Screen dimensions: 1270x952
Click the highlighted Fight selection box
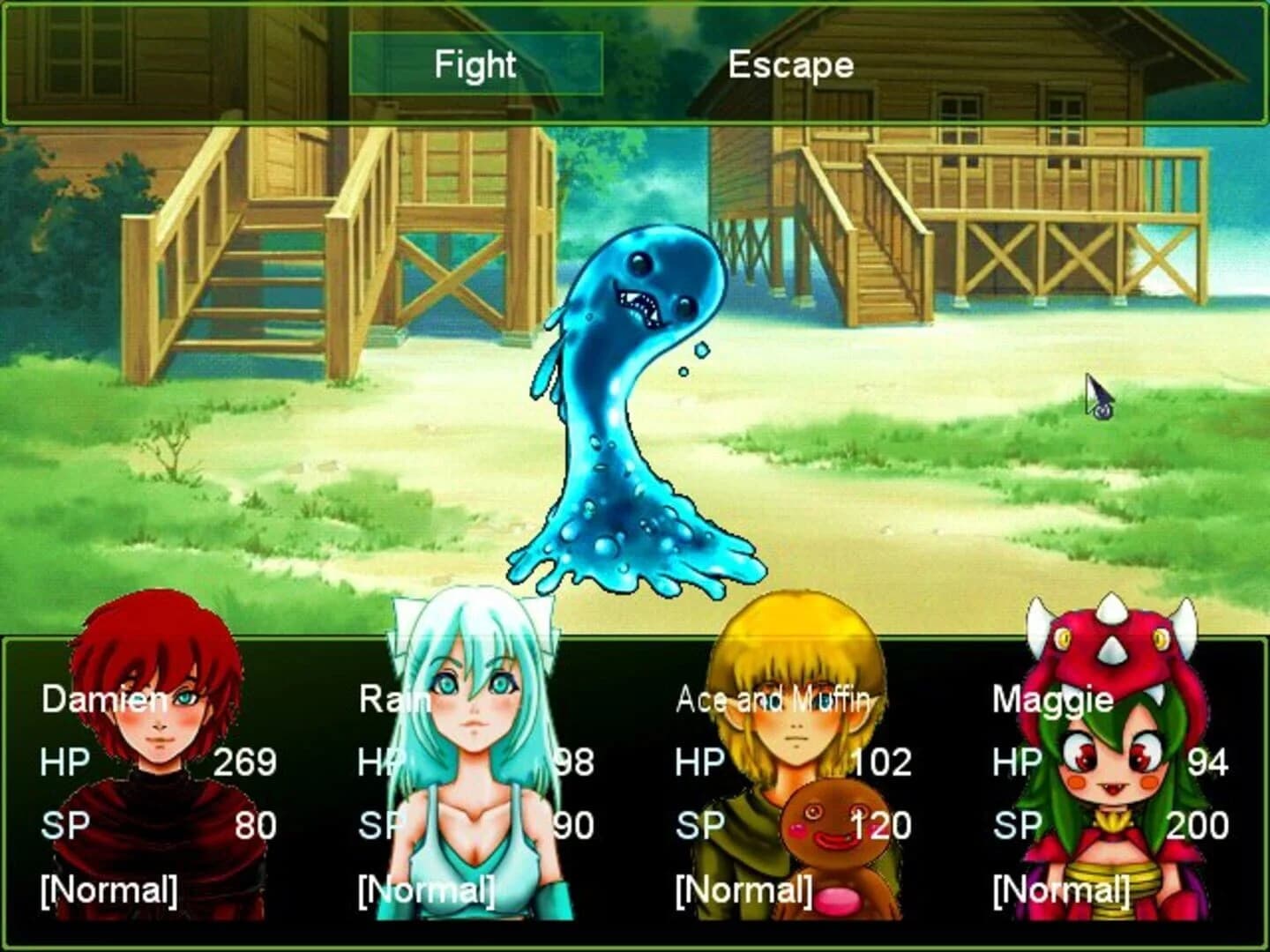(474, 63)
